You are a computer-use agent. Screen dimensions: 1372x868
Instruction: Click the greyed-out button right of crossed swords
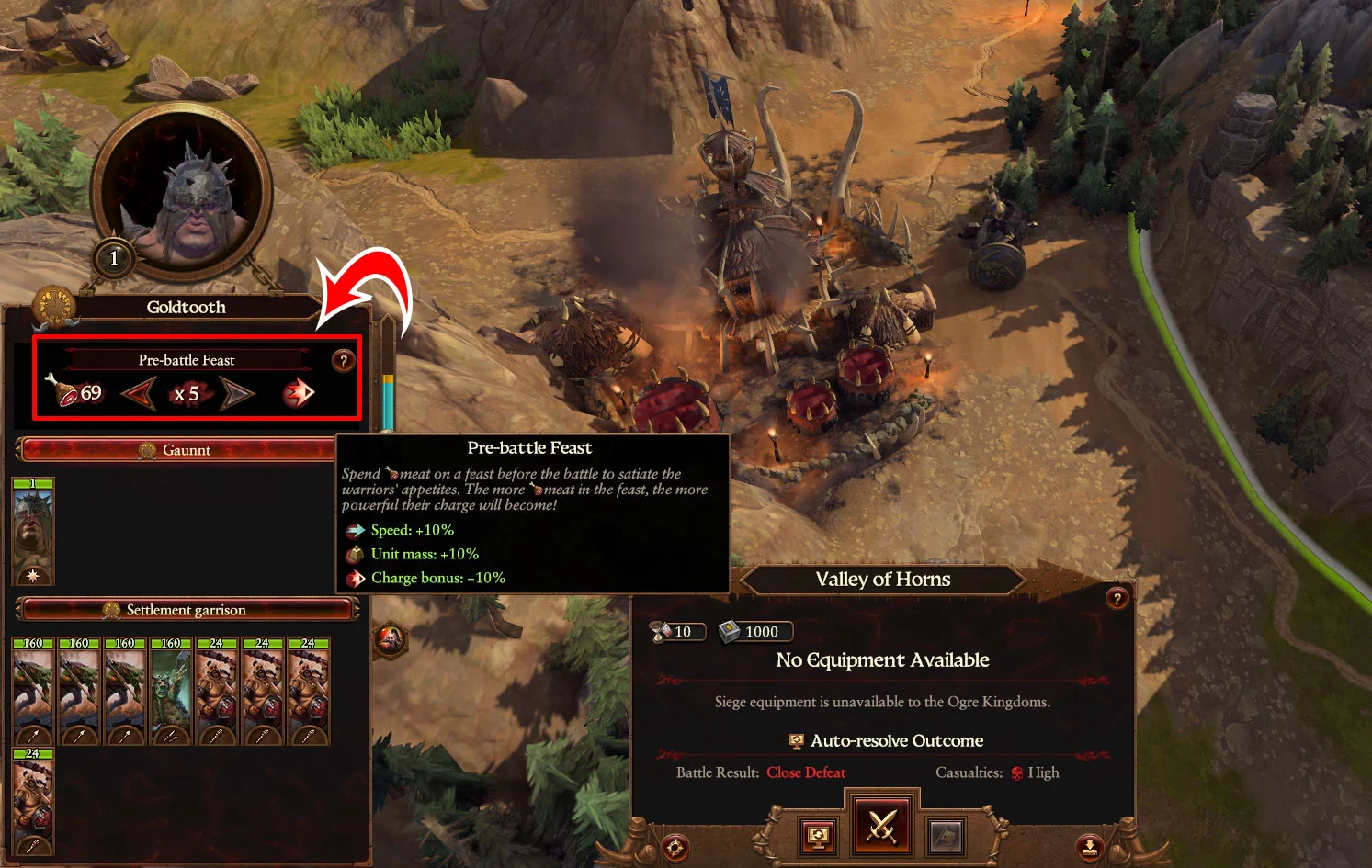[946, 835]
